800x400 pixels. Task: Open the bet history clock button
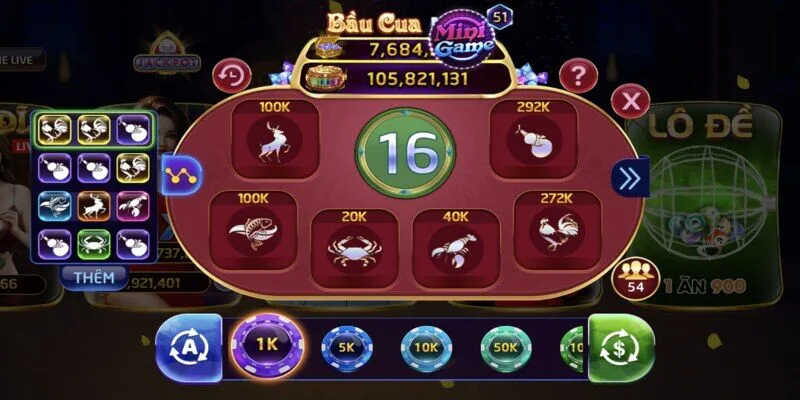click(233, 75)
